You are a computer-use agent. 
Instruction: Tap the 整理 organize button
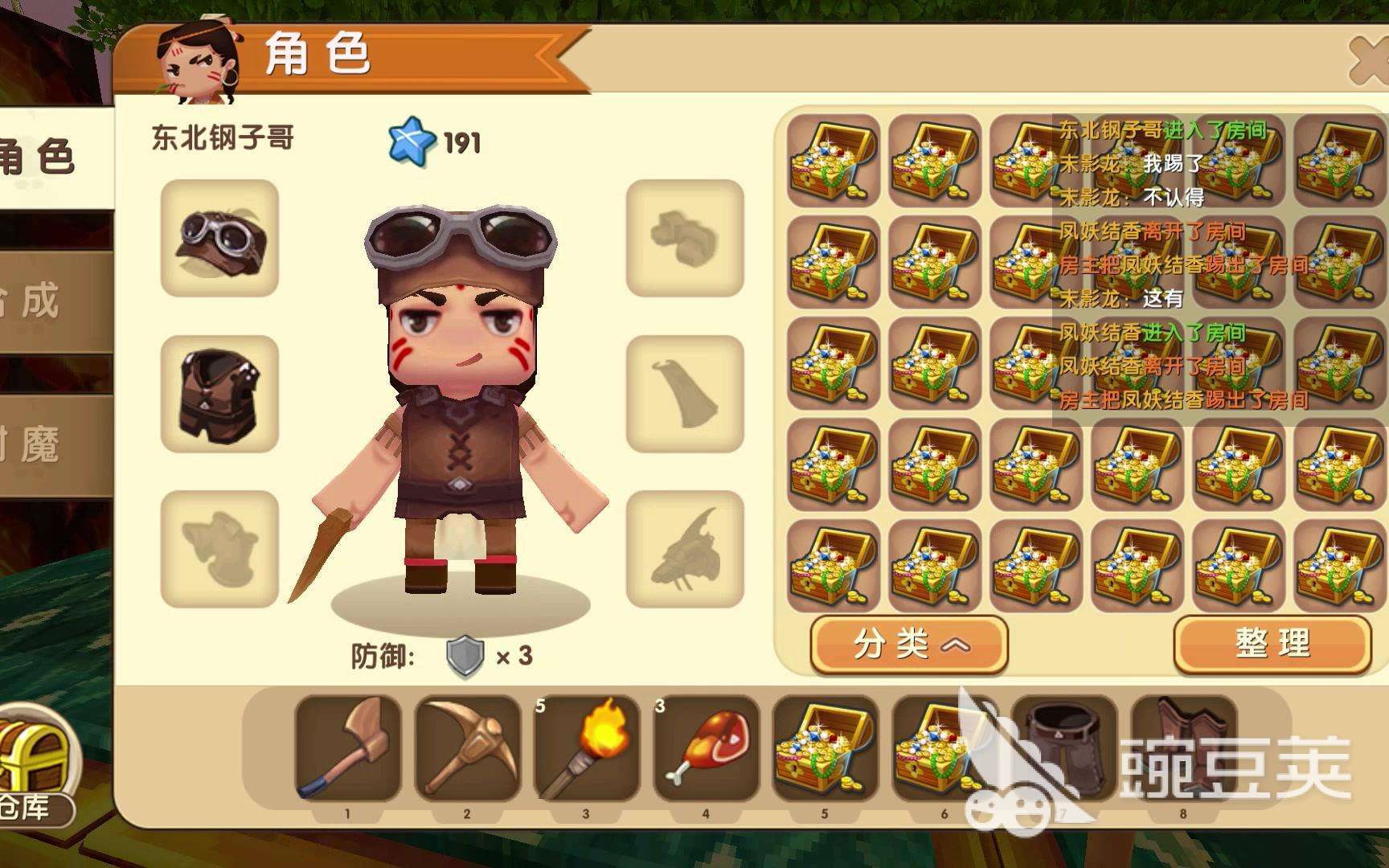pyautogui.click(x=1272, y=644)
